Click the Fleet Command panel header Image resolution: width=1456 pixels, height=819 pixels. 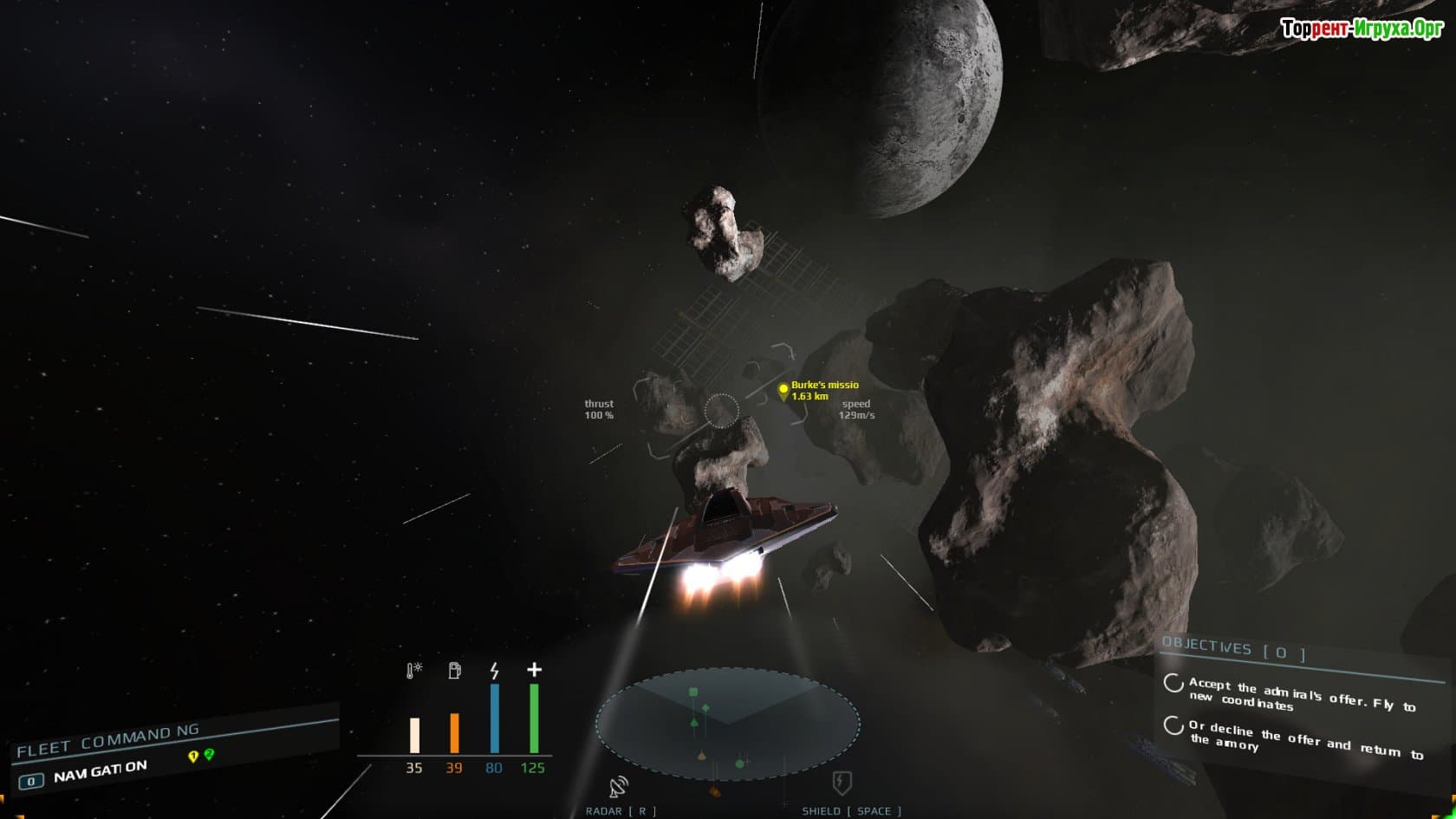coord(107,739)
